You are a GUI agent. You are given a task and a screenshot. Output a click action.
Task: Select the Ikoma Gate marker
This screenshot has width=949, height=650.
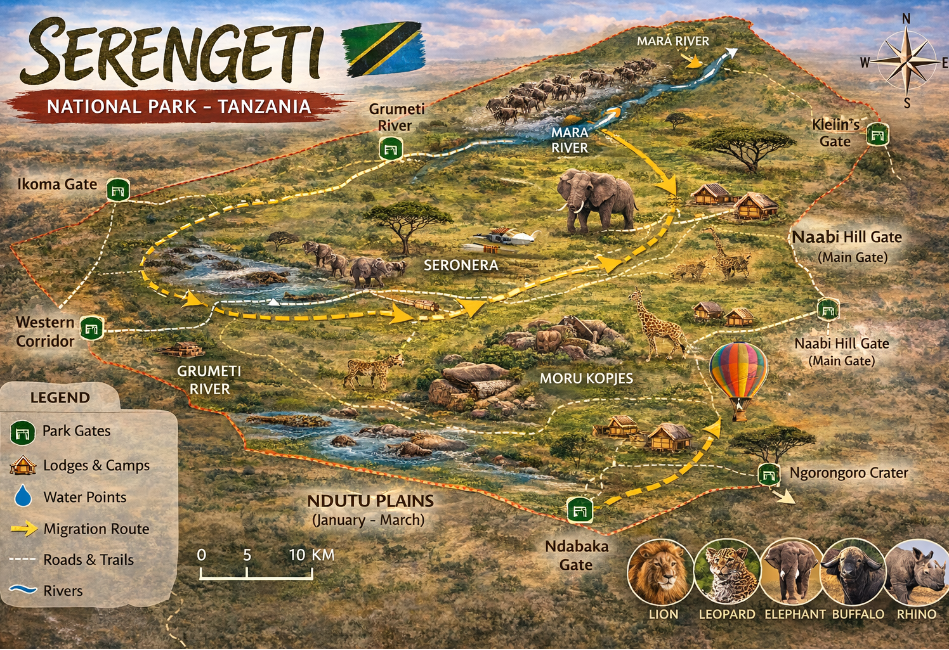click(x=118, y=190)
